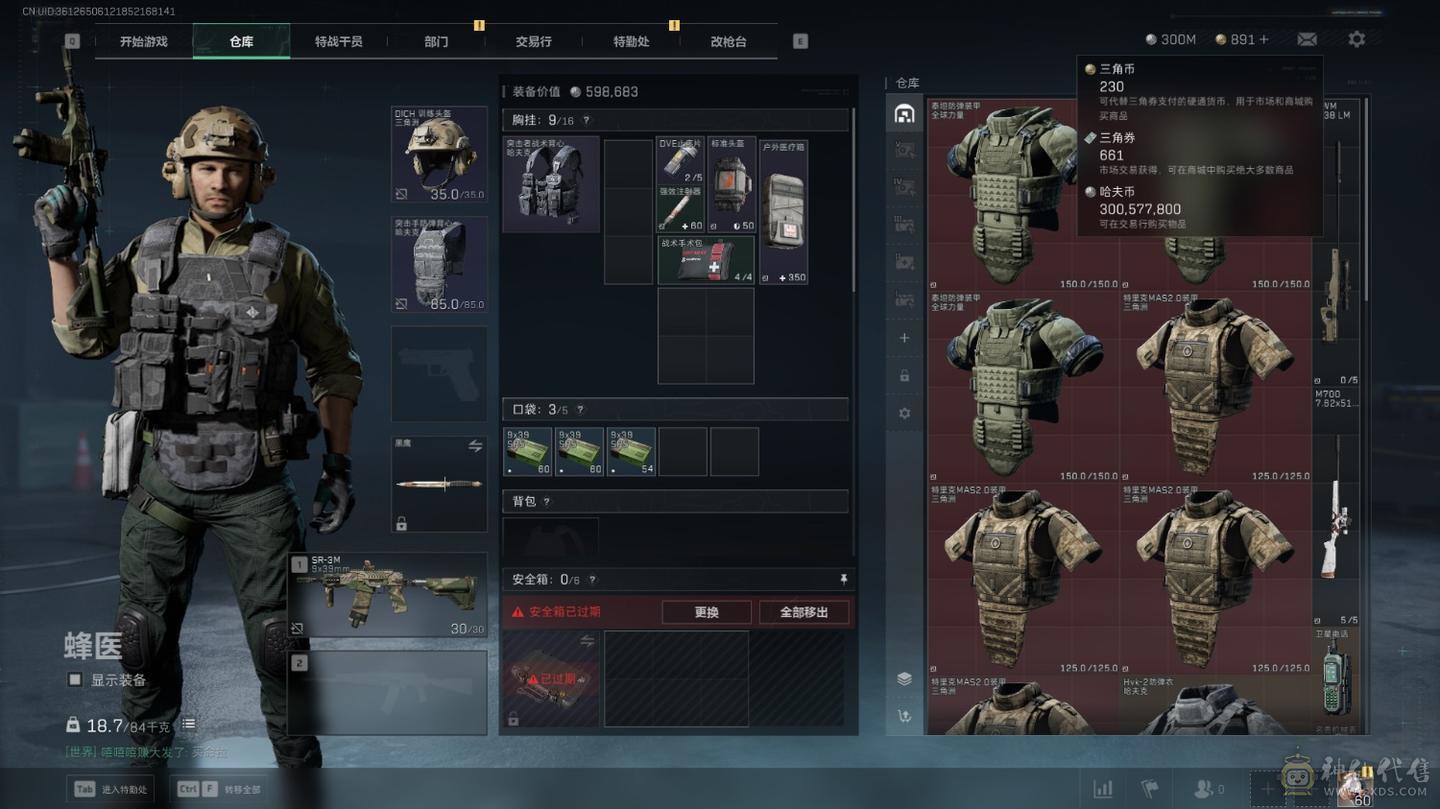Click the 更换 secure container button
1440x809 pixels.
pos(706,612)
